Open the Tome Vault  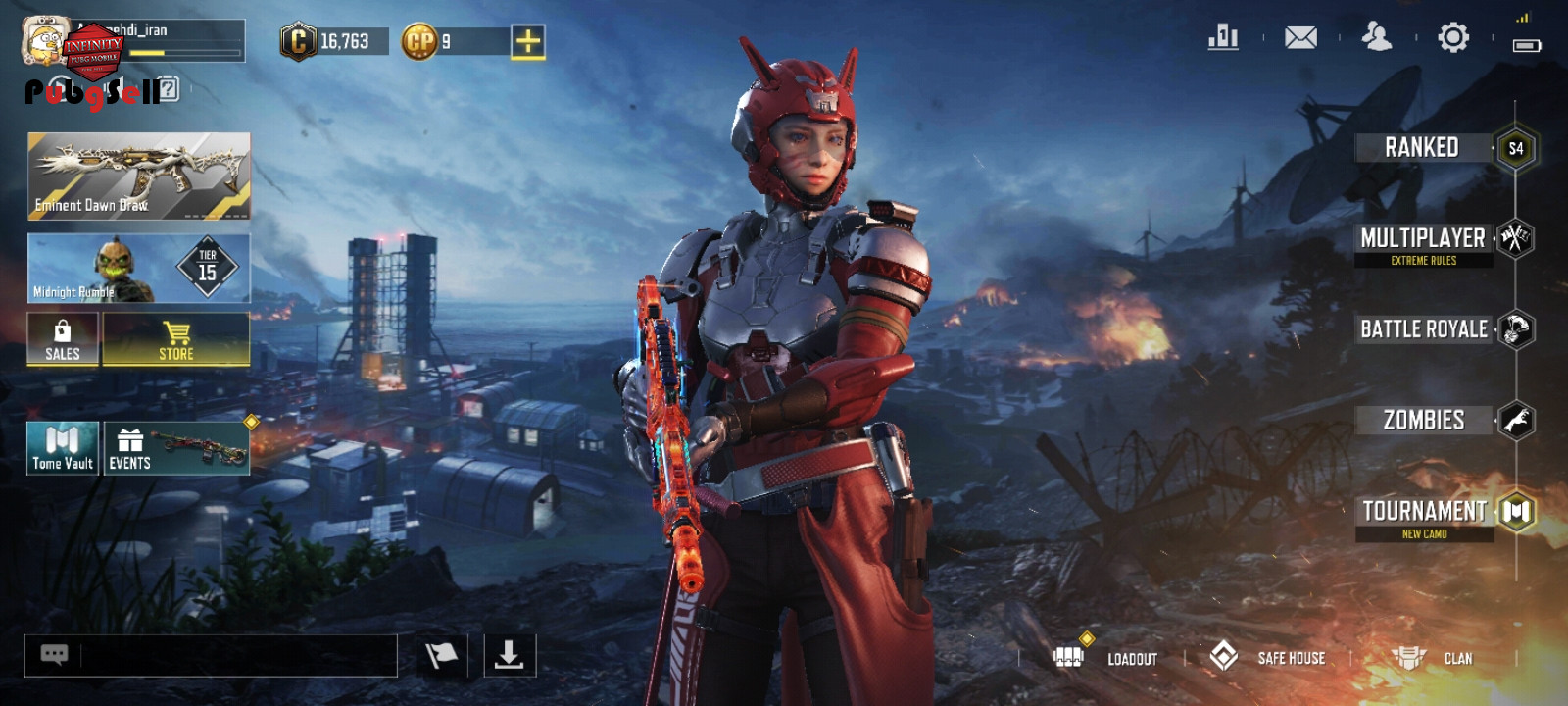(x=63, y=448)
